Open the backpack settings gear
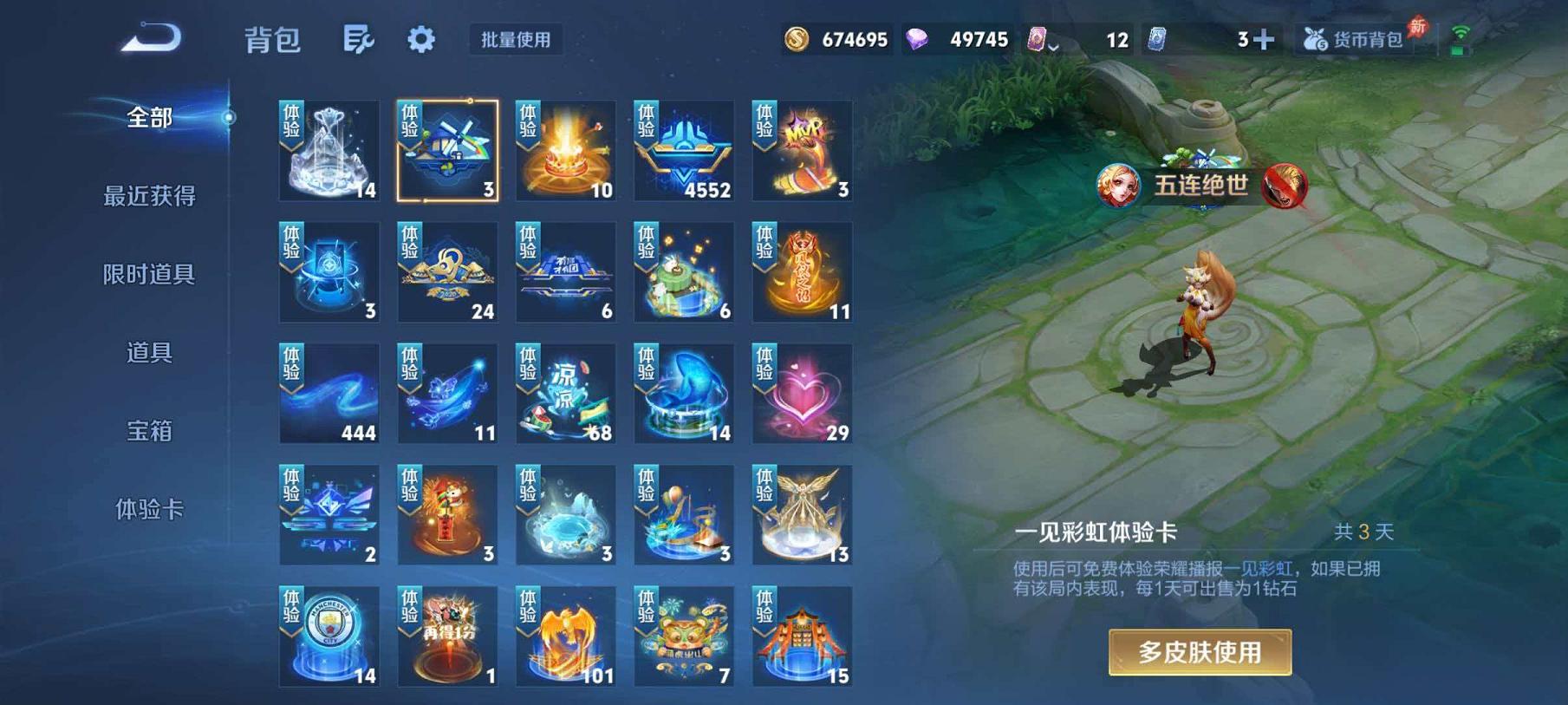This screenshot has height=705, width=1568. [421, 40]
